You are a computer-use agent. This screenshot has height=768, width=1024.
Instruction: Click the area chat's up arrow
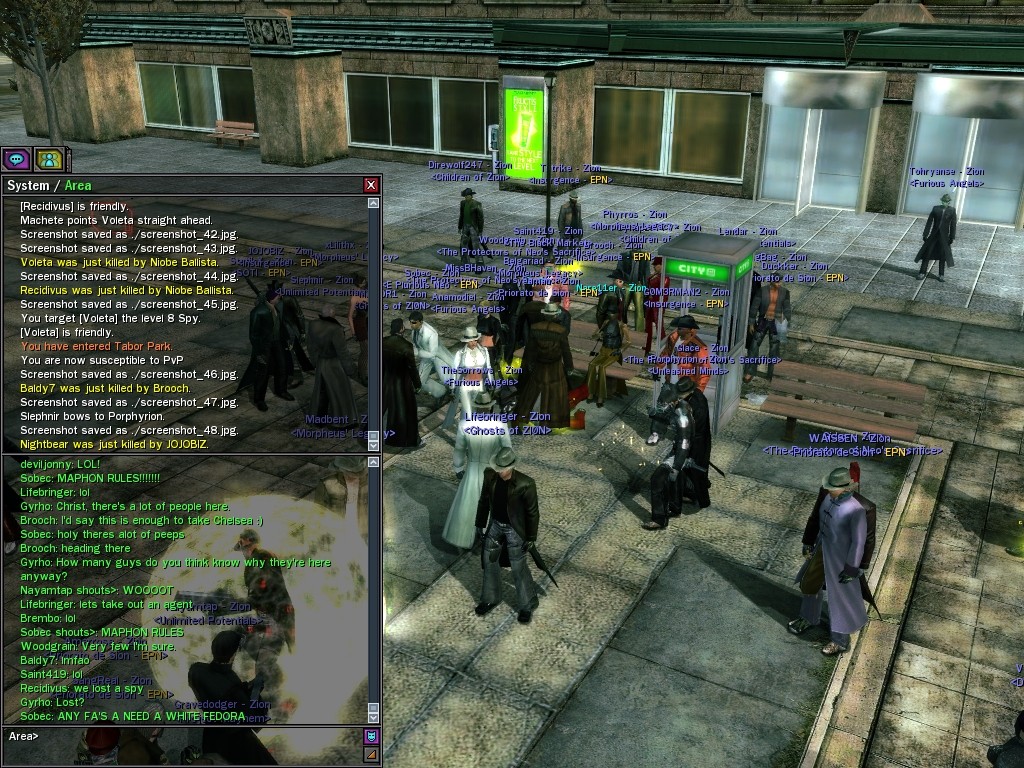pyautogui.click(x=374, y=462)
